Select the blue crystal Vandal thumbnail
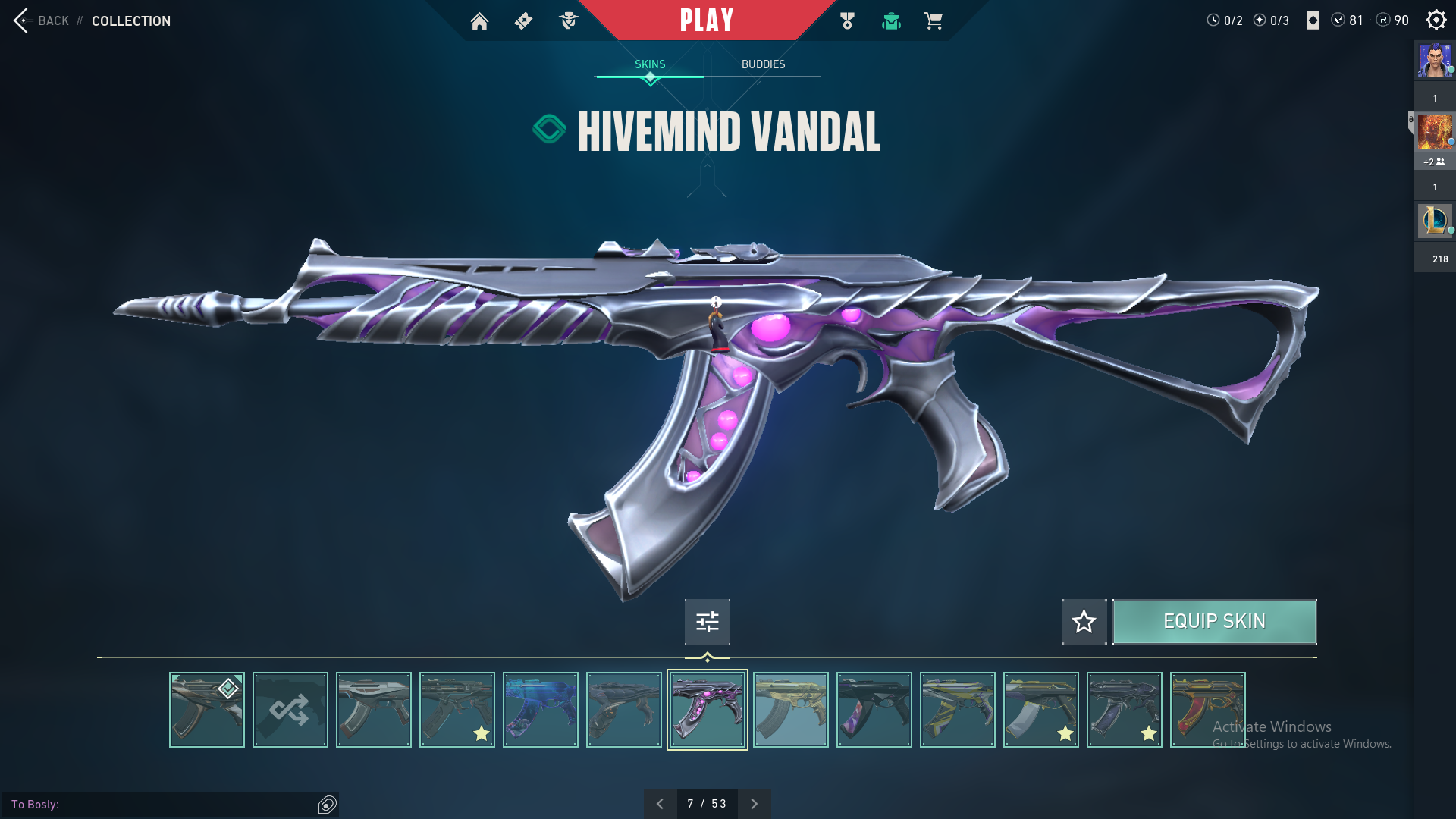1456x819 pixels. click(x=541, y=710)
